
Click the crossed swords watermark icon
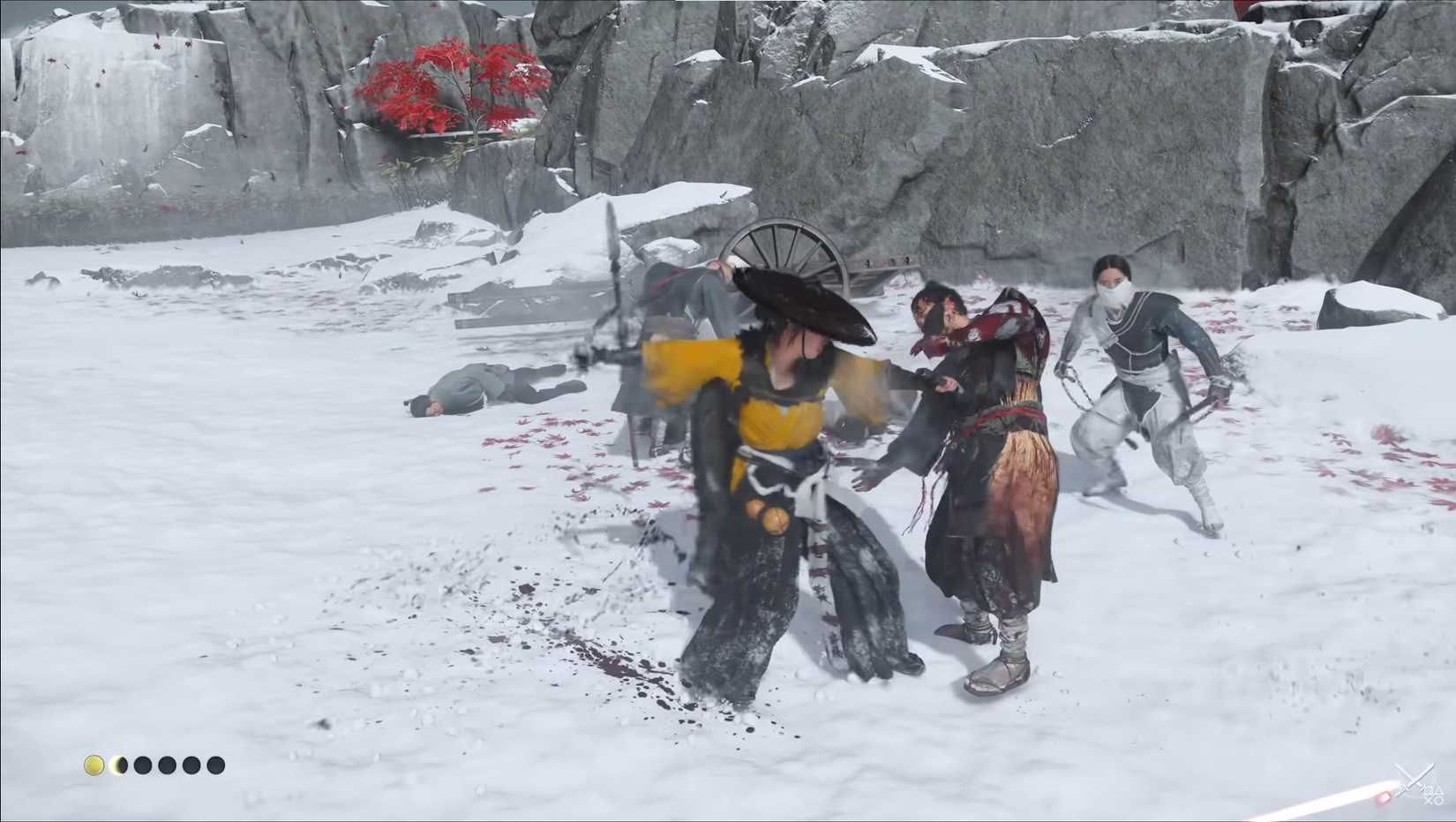tap(1414, 779)
